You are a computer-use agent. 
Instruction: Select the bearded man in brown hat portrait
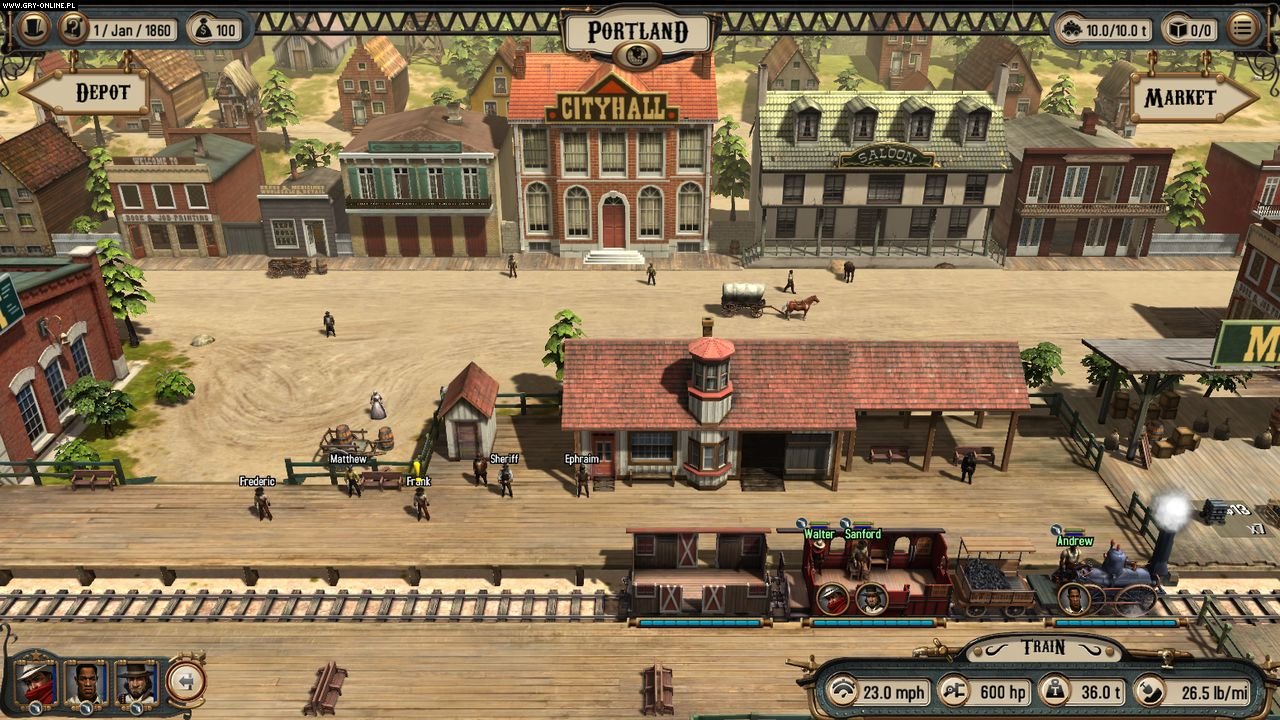pos(135,681)
